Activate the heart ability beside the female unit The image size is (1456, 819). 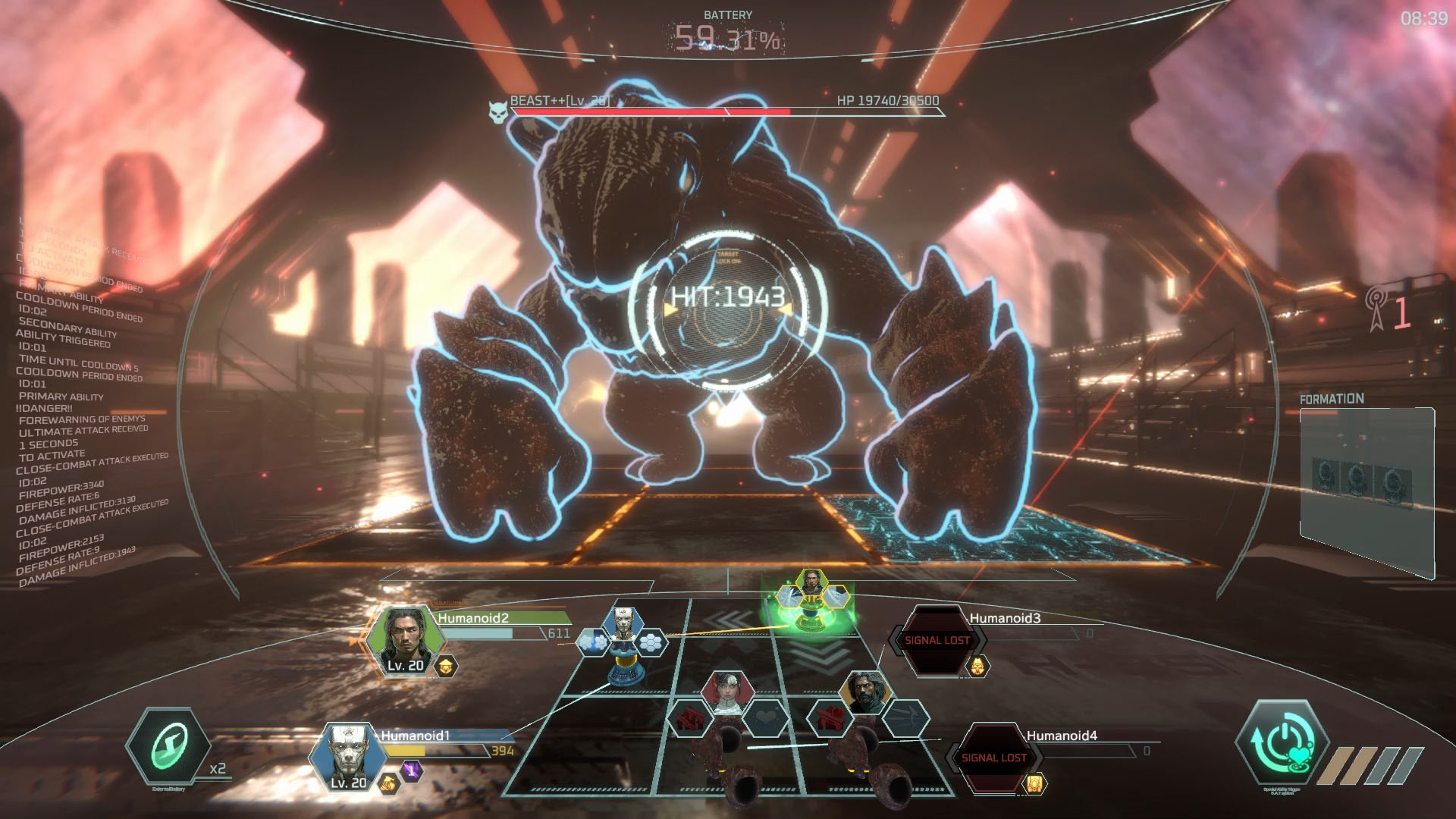click(767, 717)
